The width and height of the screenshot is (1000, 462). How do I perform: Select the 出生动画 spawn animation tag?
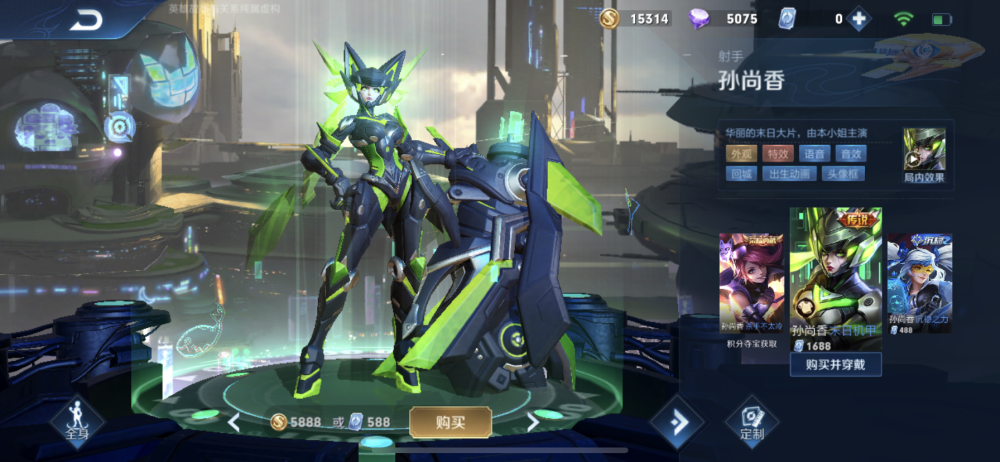pyautogui.click(x=787, y=173)
